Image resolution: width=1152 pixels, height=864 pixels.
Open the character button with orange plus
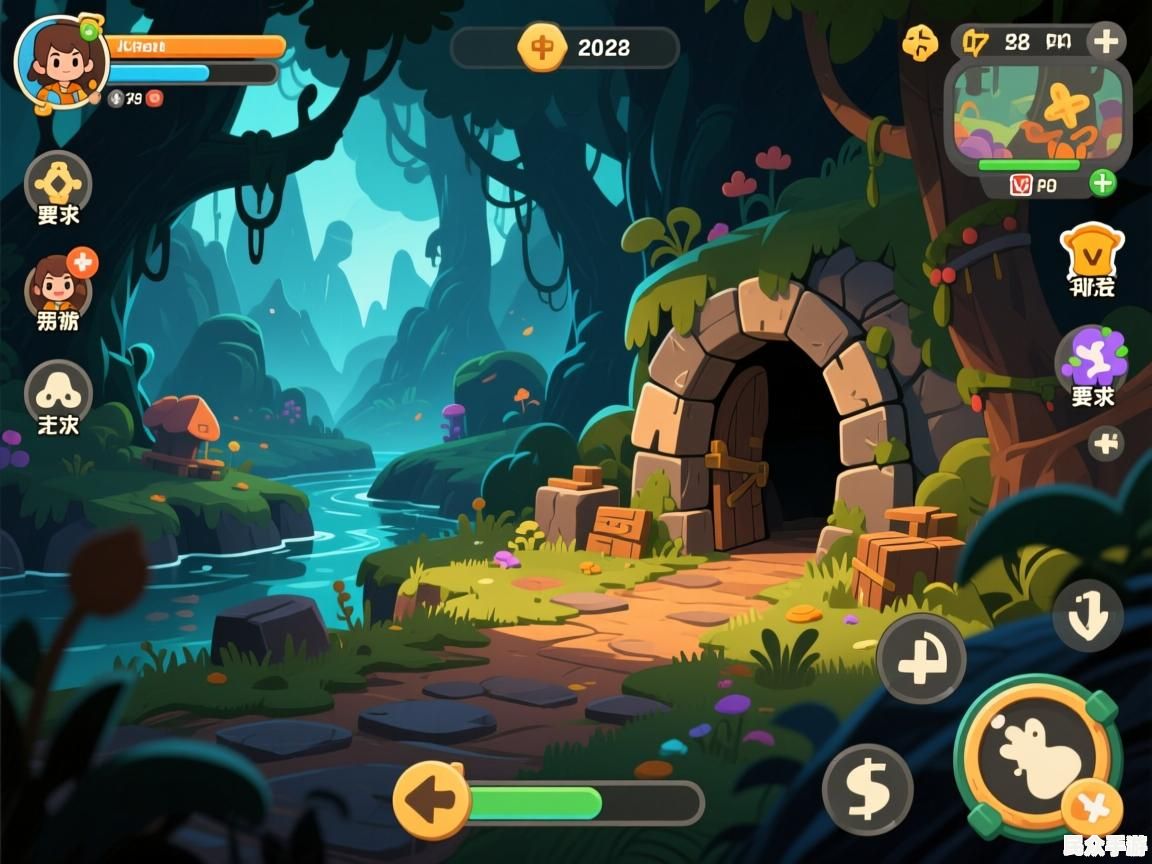(58, 285)
